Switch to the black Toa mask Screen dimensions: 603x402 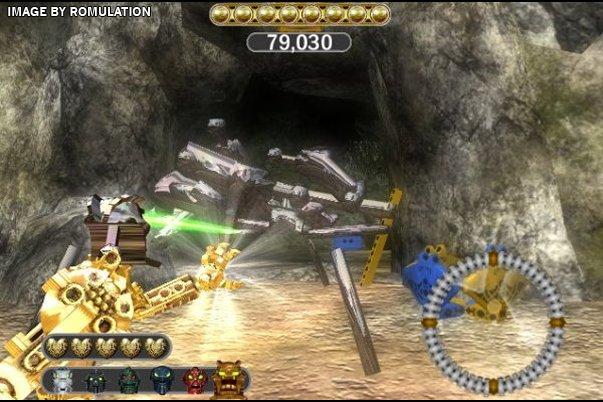[96, 381]
